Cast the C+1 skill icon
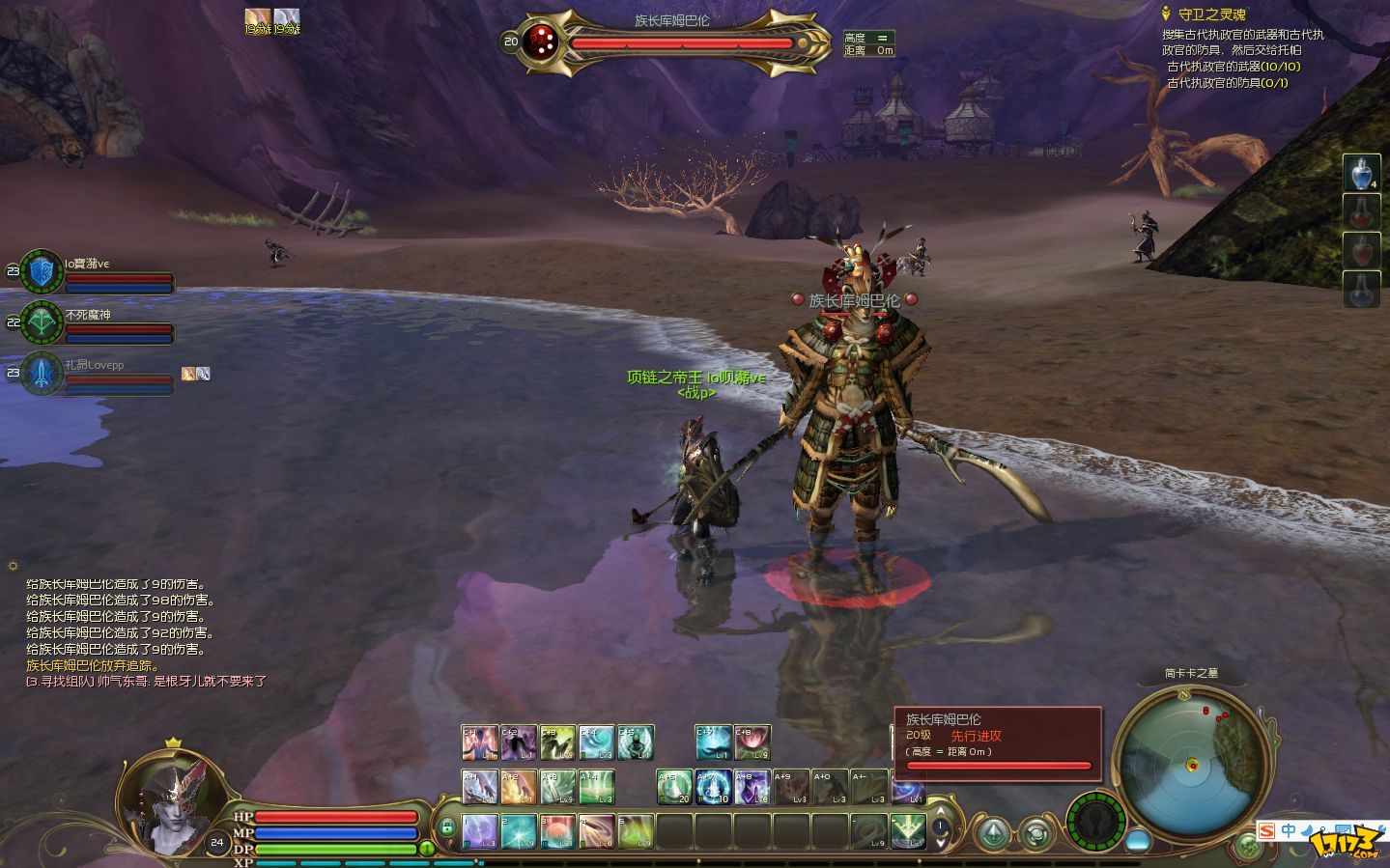The image size is (1390, 868). pos(480,742)
